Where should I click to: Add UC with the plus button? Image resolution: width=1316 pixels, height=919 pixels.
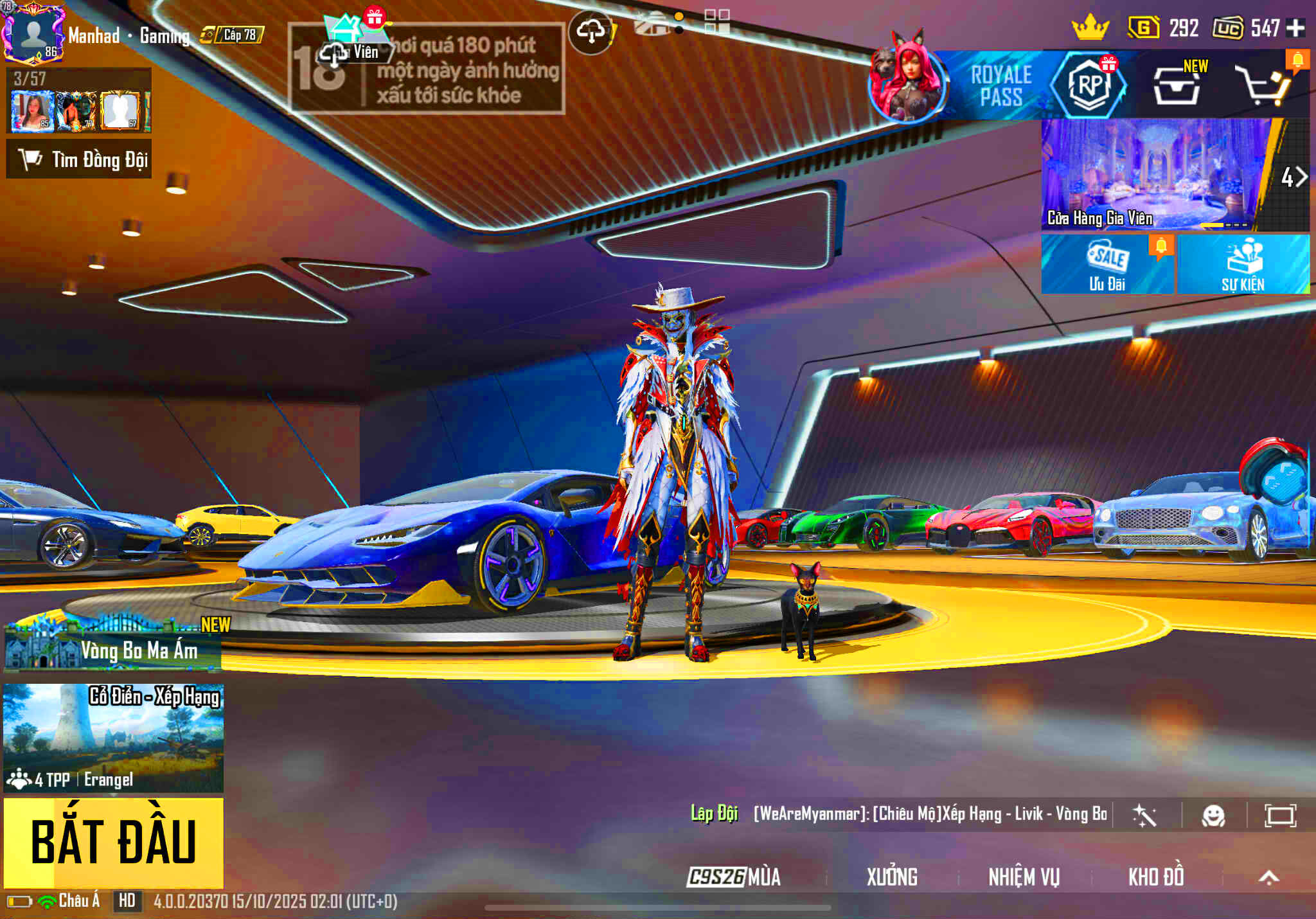(x=1296, y=28)
